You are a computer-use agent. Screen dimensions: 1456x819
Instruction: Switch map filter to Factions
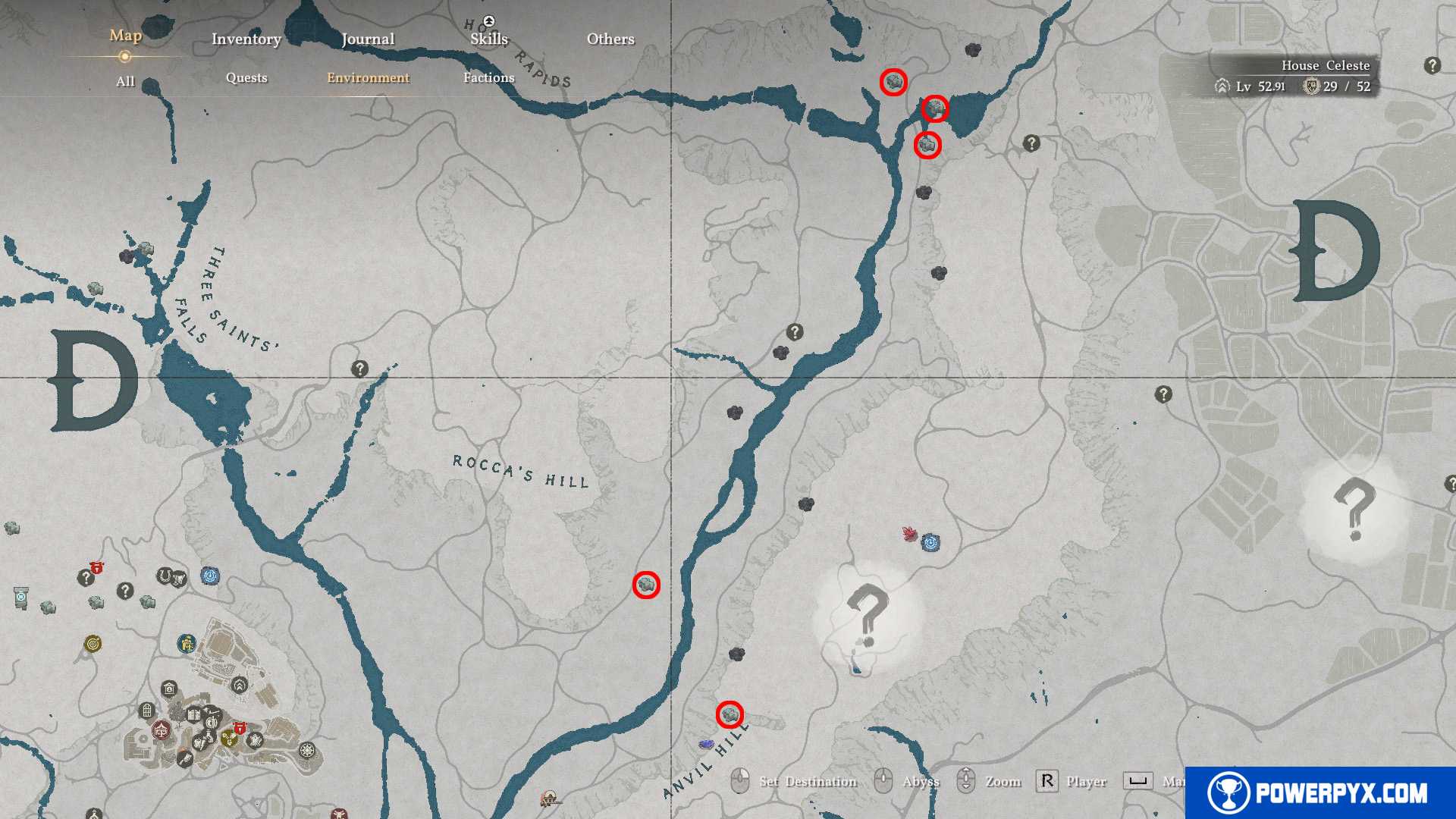pyautogui.click(x=488, y=77)
